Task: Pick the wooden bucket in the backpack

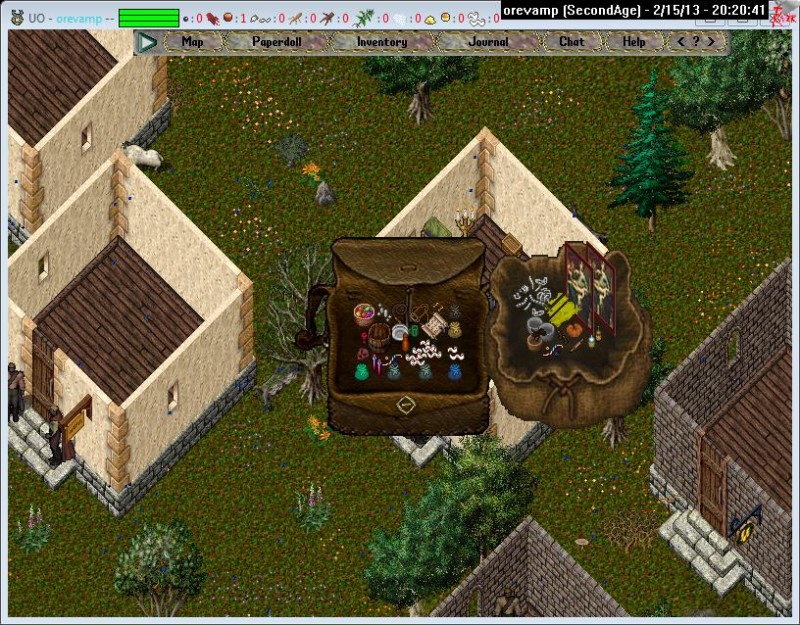Action: (x=379, y=335)
